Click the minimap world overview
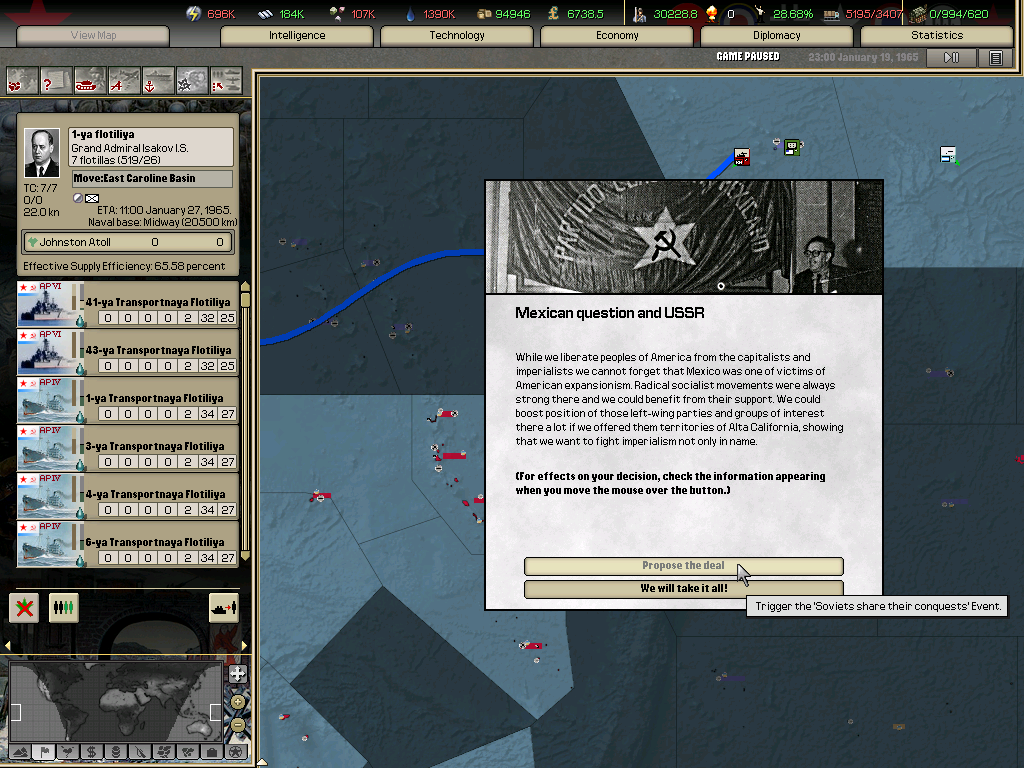1024x768 pixels. click(x=116, y=703)
